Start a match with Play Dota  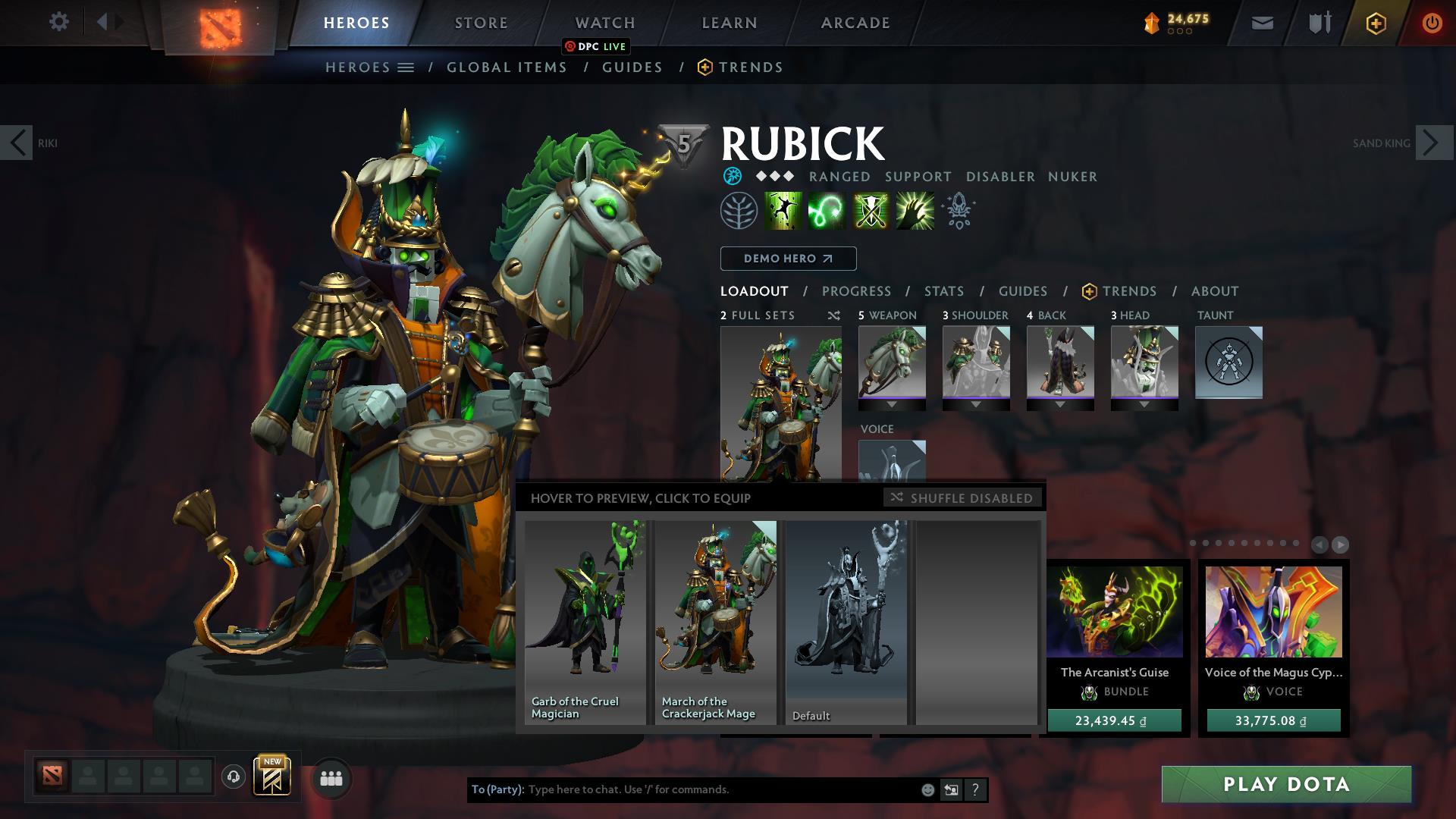[x=1286, y=784]
